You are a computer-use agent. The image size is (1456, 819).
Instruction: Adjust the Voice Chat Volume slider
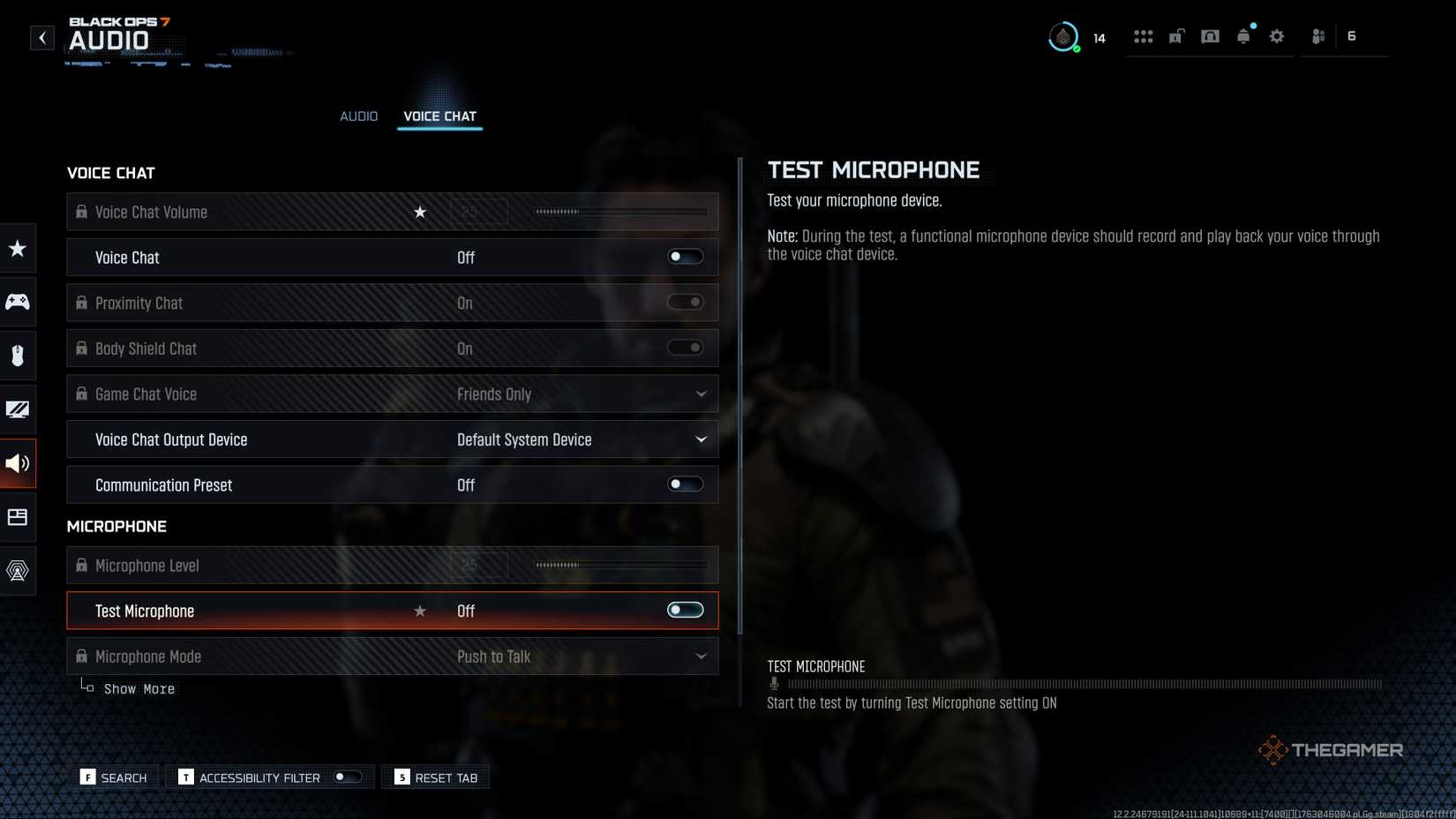click(x=618, y=212)
